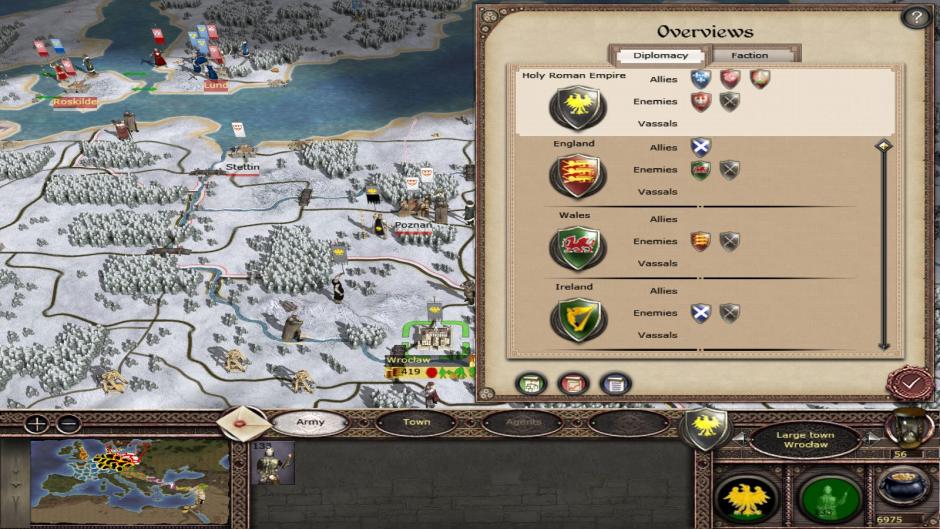Select the Ireland harp shield
This screenshot has height=529, width=940.
[x=577, y=319]
